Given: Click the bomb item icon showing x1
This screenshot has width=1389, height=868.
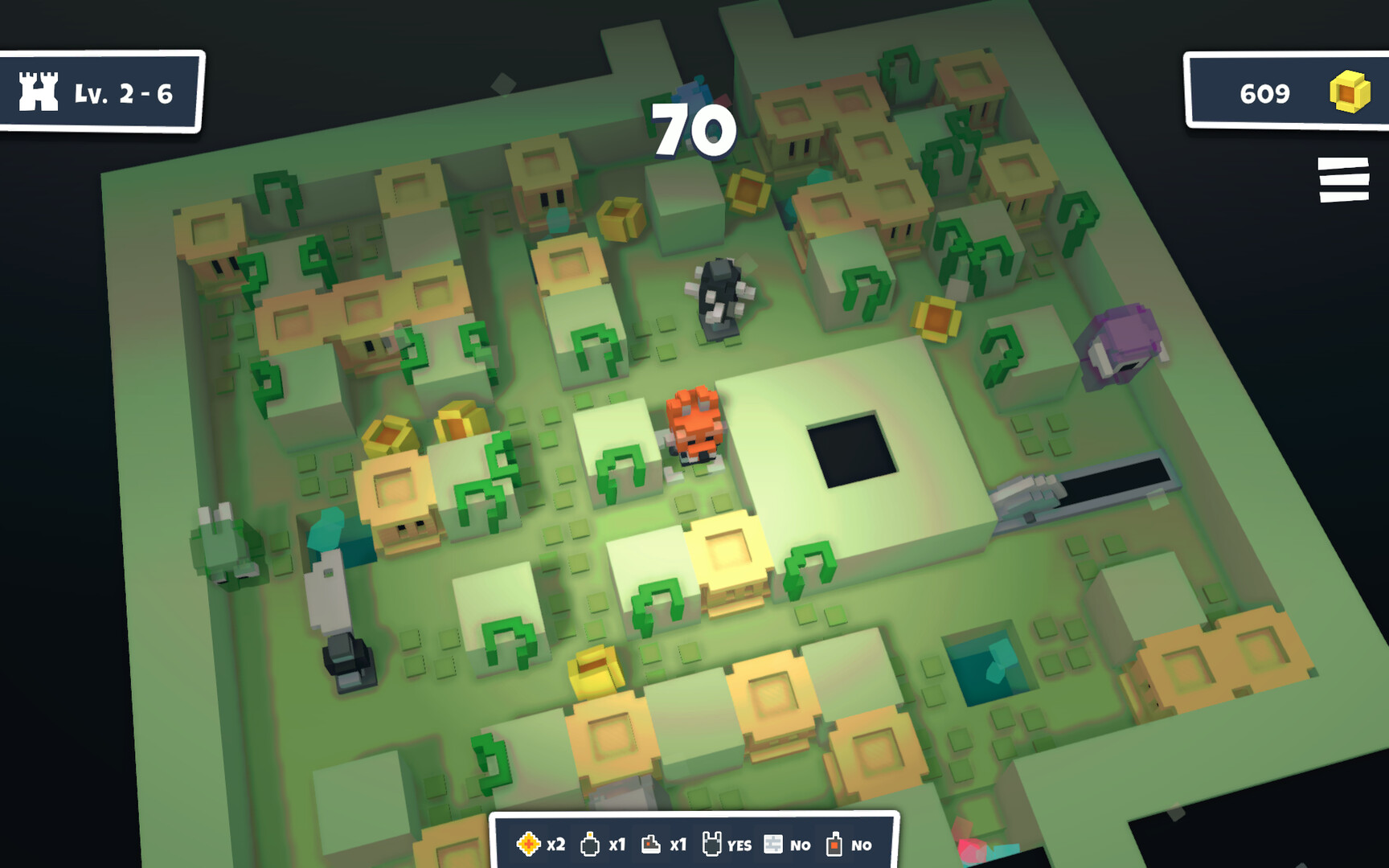Looking at the screenshot, I should 592,845.
